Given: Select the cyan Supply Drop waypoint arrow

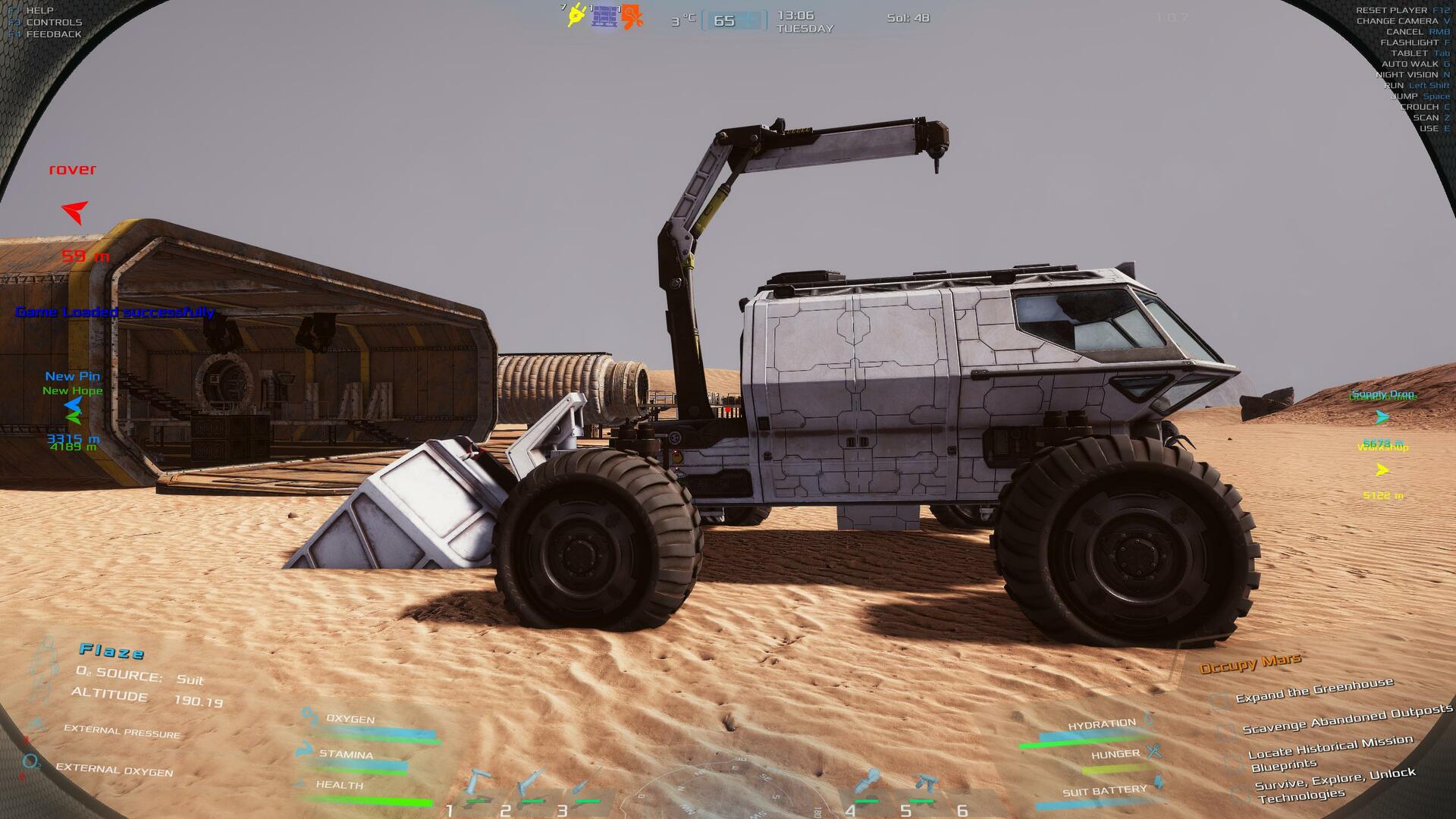Looking at the screenshot, I should [1382, 417].
